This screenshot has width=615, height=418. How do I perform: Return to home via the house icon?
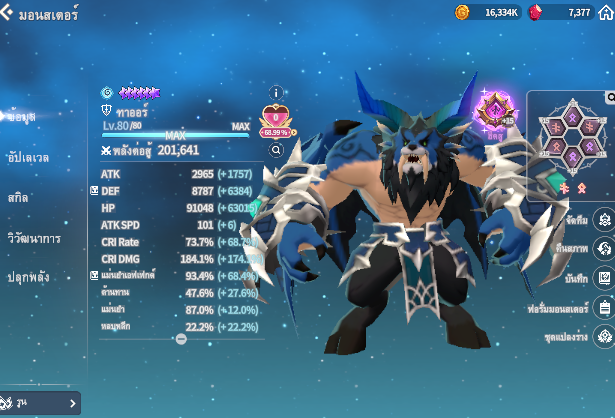604,13
